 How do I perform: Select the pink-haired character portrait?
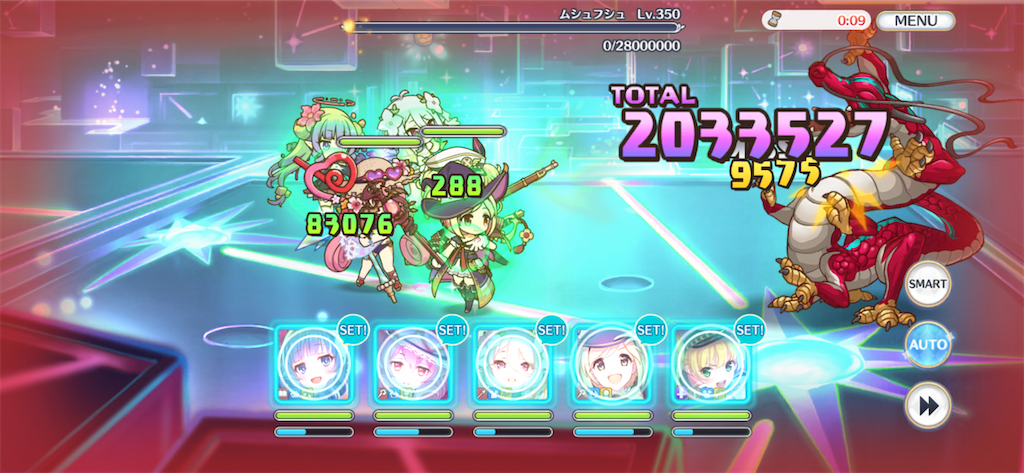click(x=412, y=365)
